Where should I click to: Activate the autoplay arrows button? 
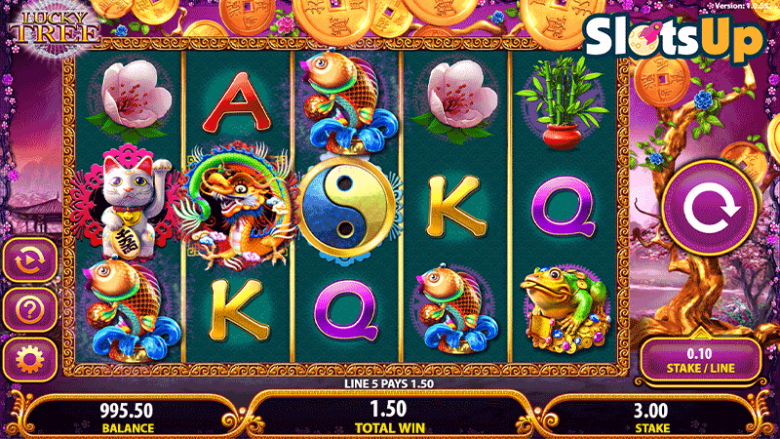(x=30, y=261)
